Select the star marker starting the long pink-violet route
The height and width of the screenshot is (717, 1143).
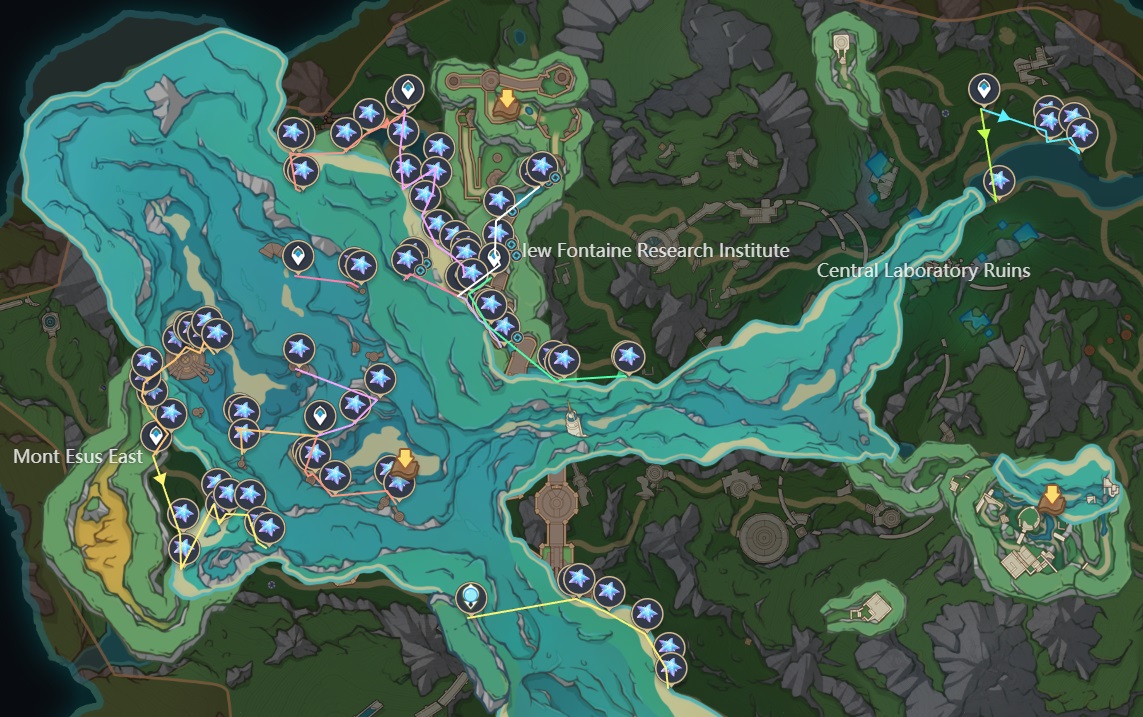299,349
